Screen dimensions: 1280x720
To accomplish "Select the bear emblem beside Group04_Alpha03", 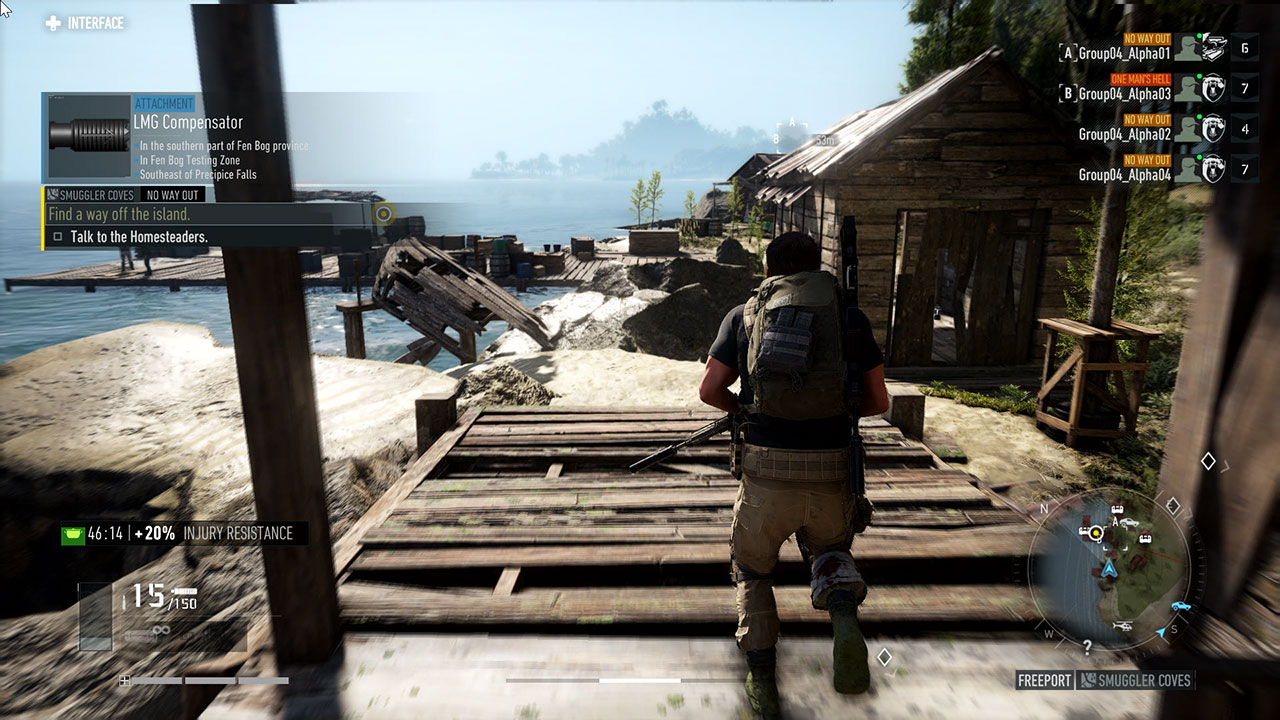I will tap(1212, 88).
